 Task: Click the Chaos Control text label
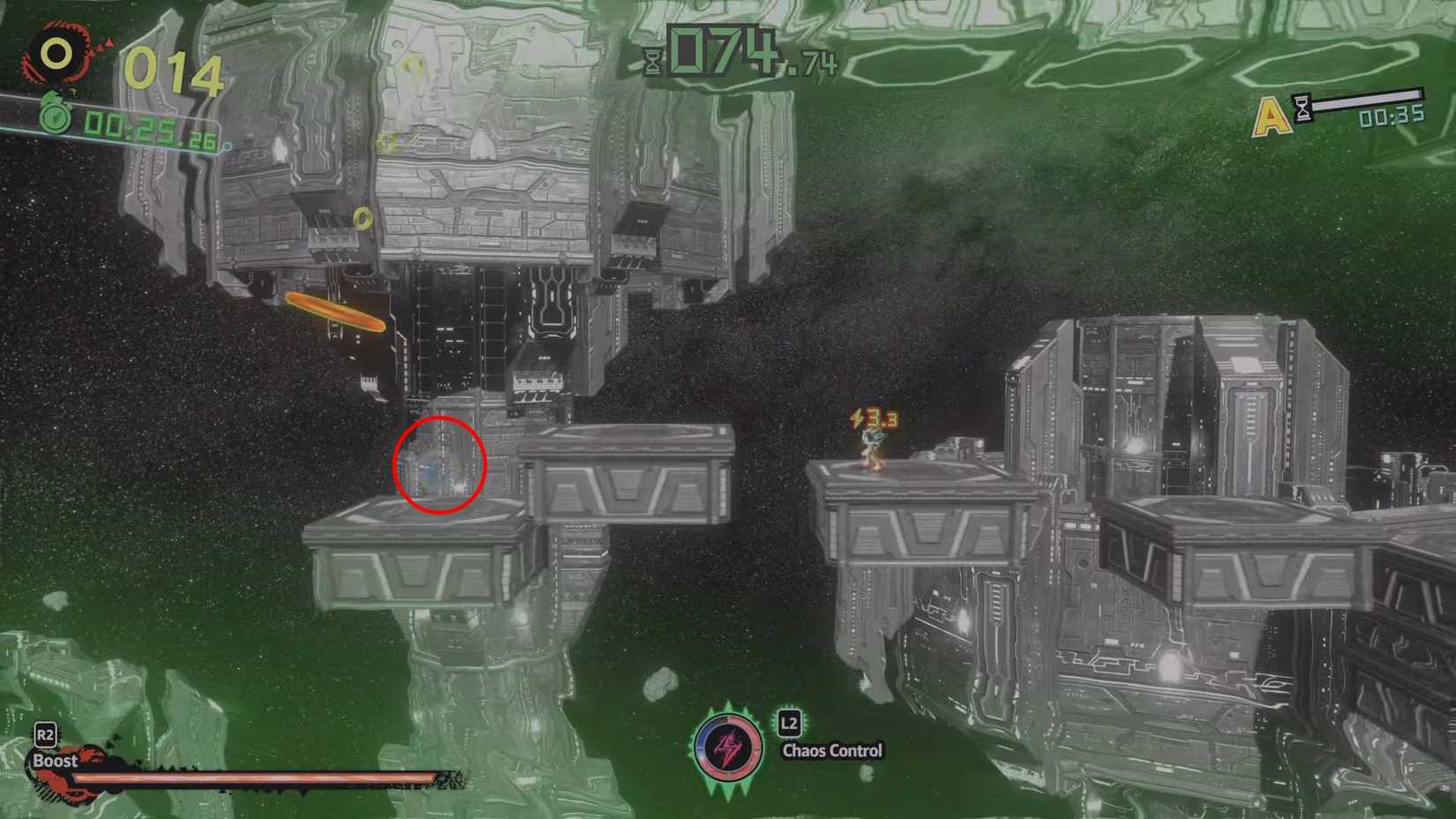pos(831,750)
